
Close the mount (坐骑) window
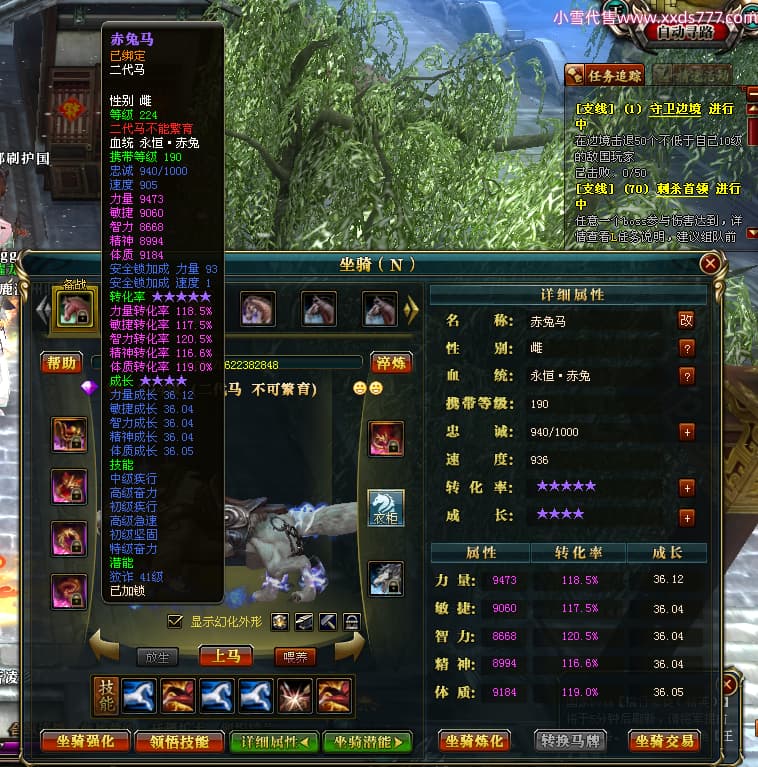click(710, 264)
